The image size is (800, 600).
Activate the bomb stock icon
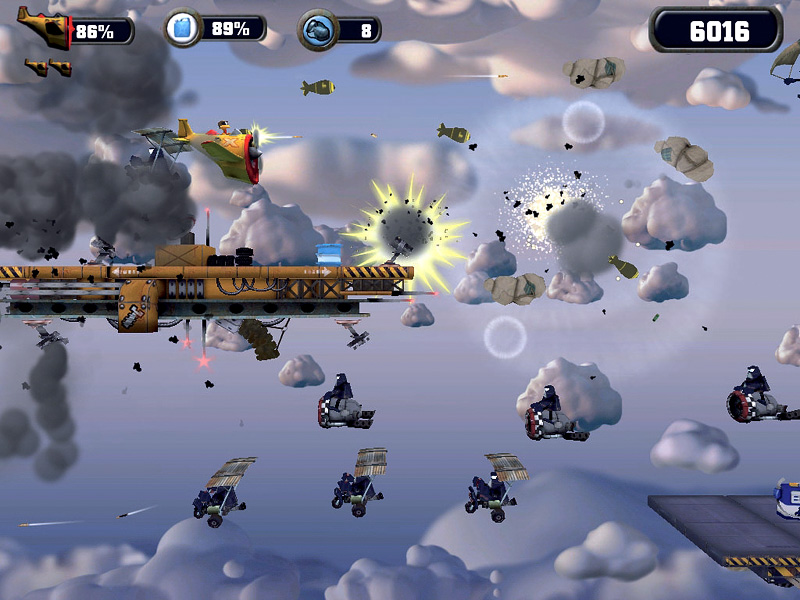[x=317, y=30]
